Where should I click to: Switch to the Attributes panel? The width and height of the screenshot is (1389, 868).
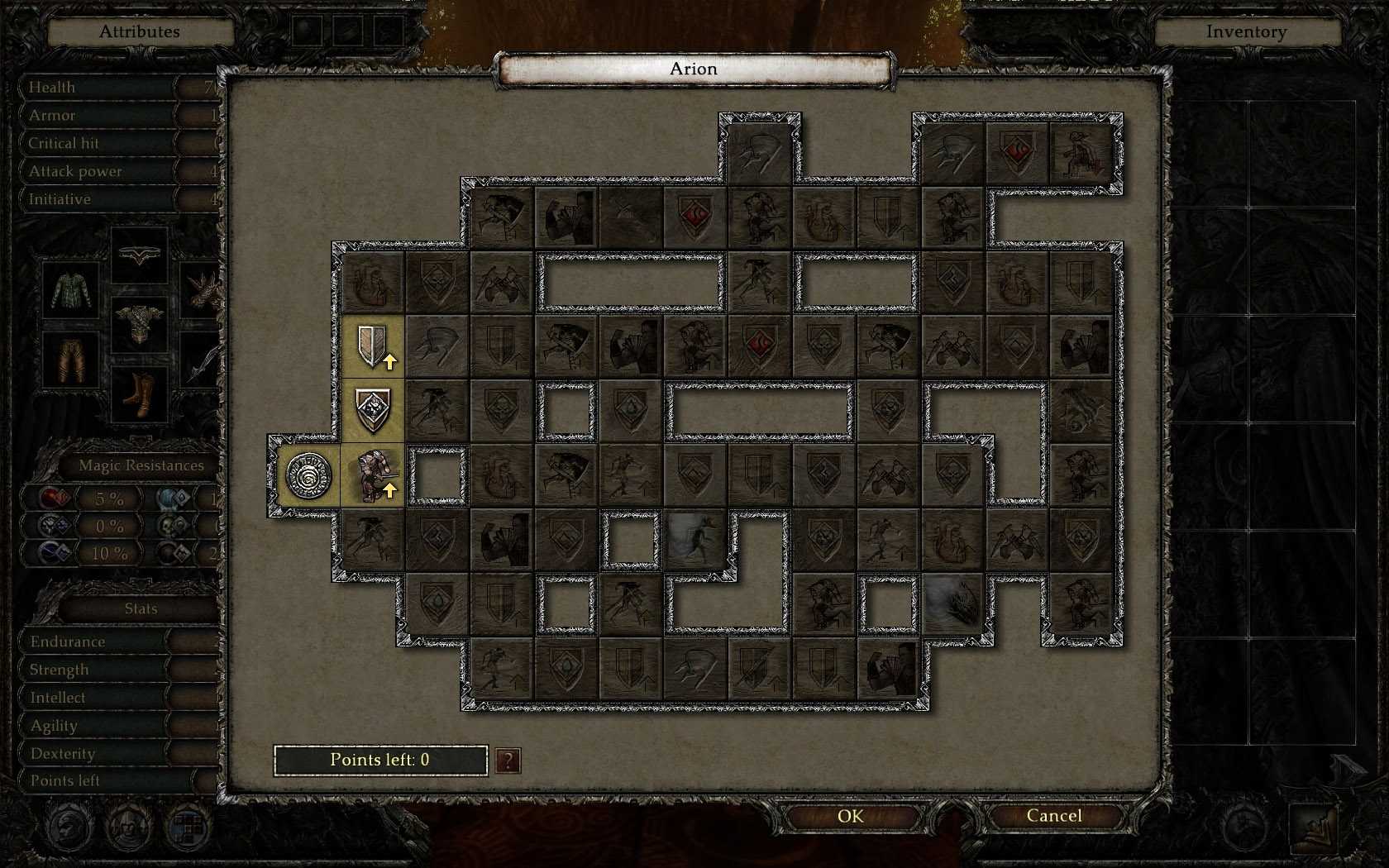tap(139, 31)
